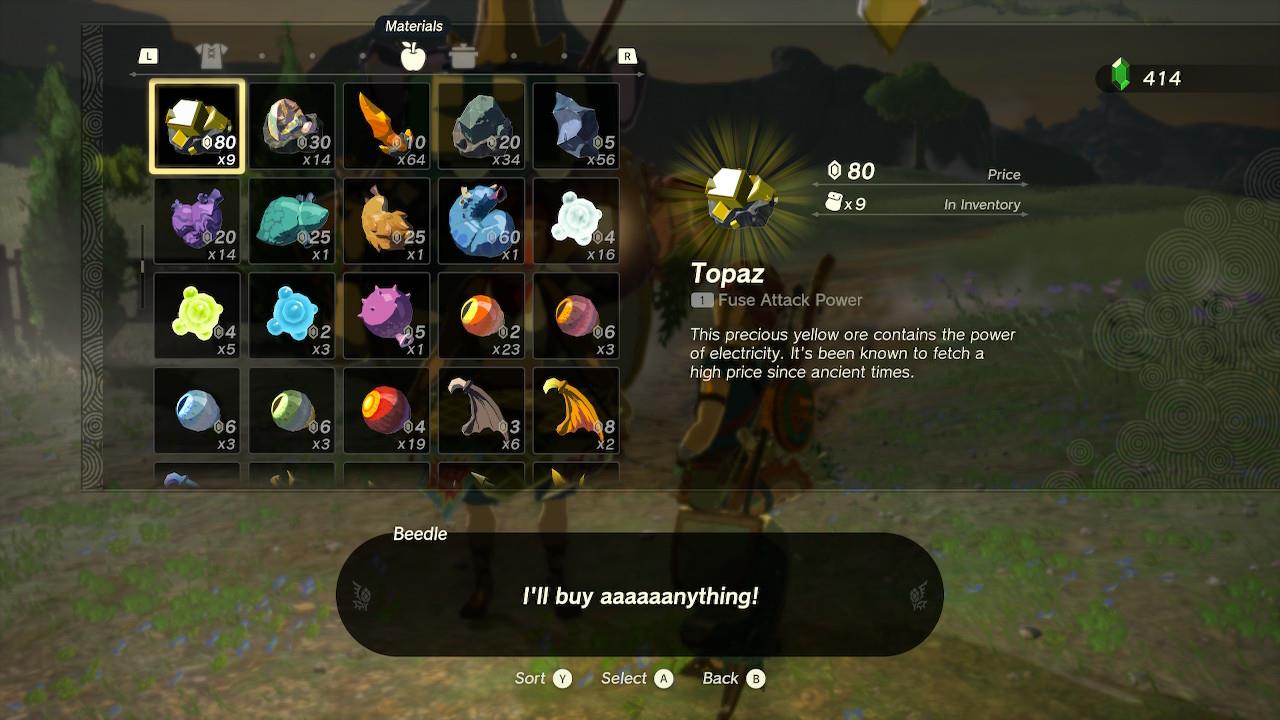Select the Materials apple tab
Image resolution: width=1280 pixels, height=720 pixels.
pos(413,56)
